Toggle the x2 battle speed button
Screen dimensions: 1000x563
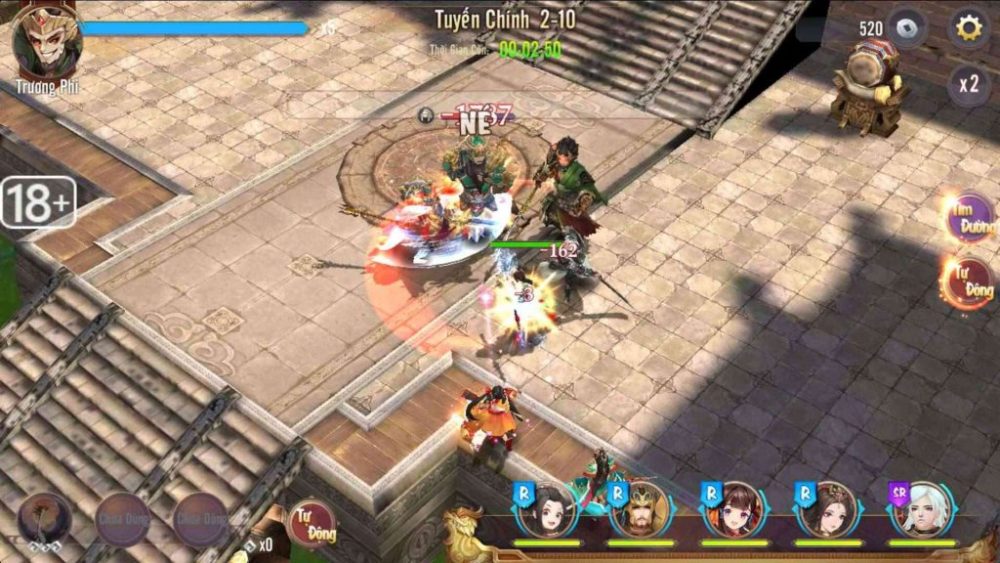[x=968, y=84]
